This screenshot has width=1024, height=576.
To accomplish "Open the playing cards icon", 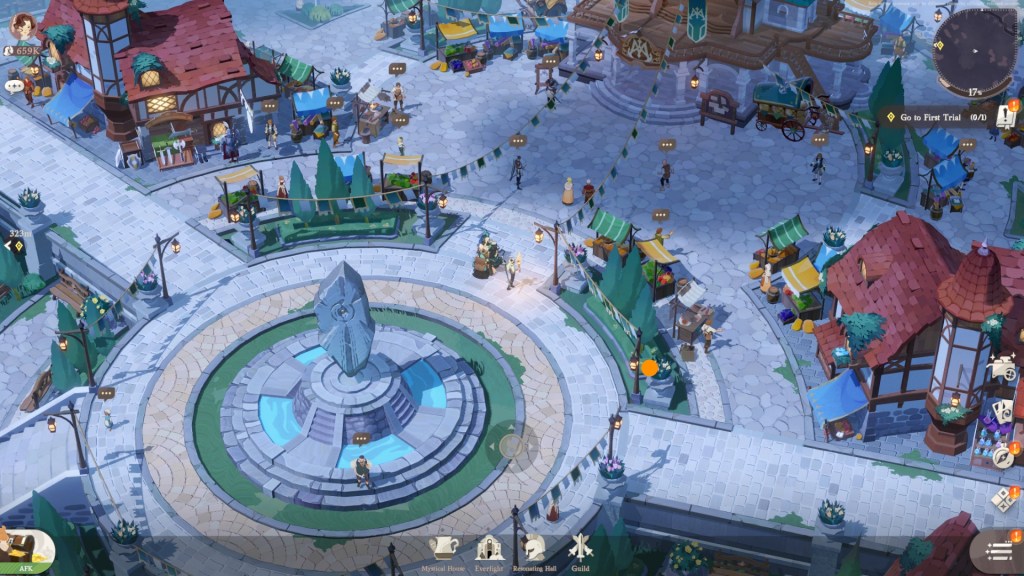I will (1002, 411).
